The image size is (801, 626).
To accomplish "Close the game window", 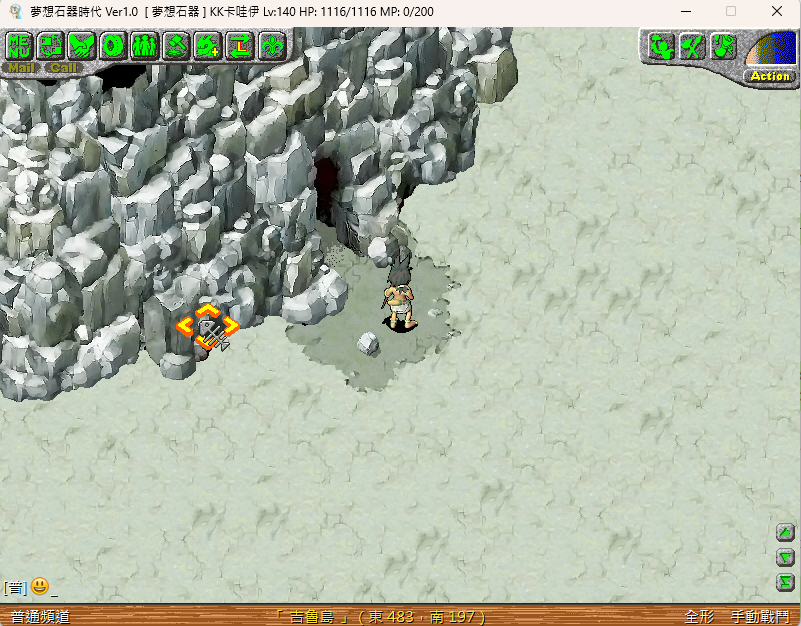I will 777,11.
